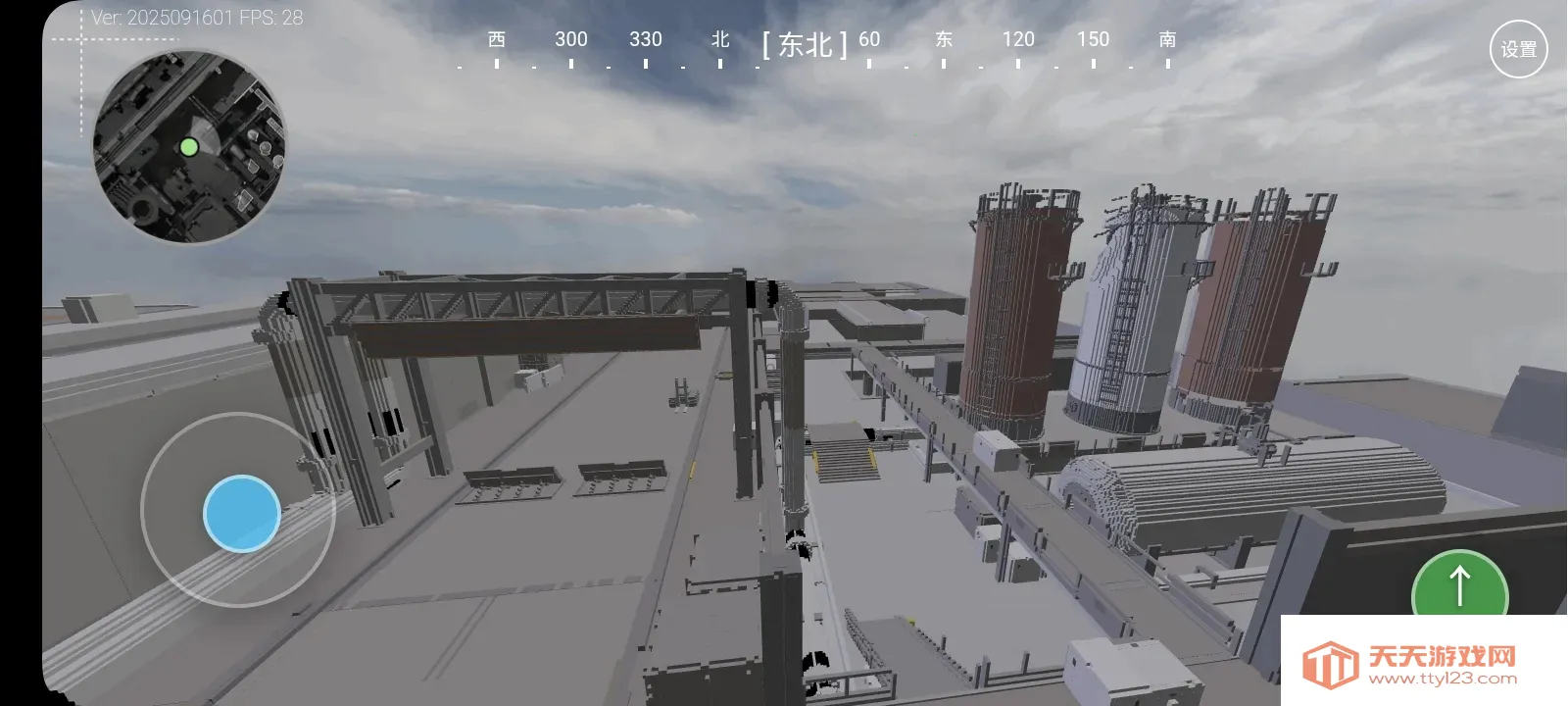Tap the [东北] heading indicator on the compass

804,43
